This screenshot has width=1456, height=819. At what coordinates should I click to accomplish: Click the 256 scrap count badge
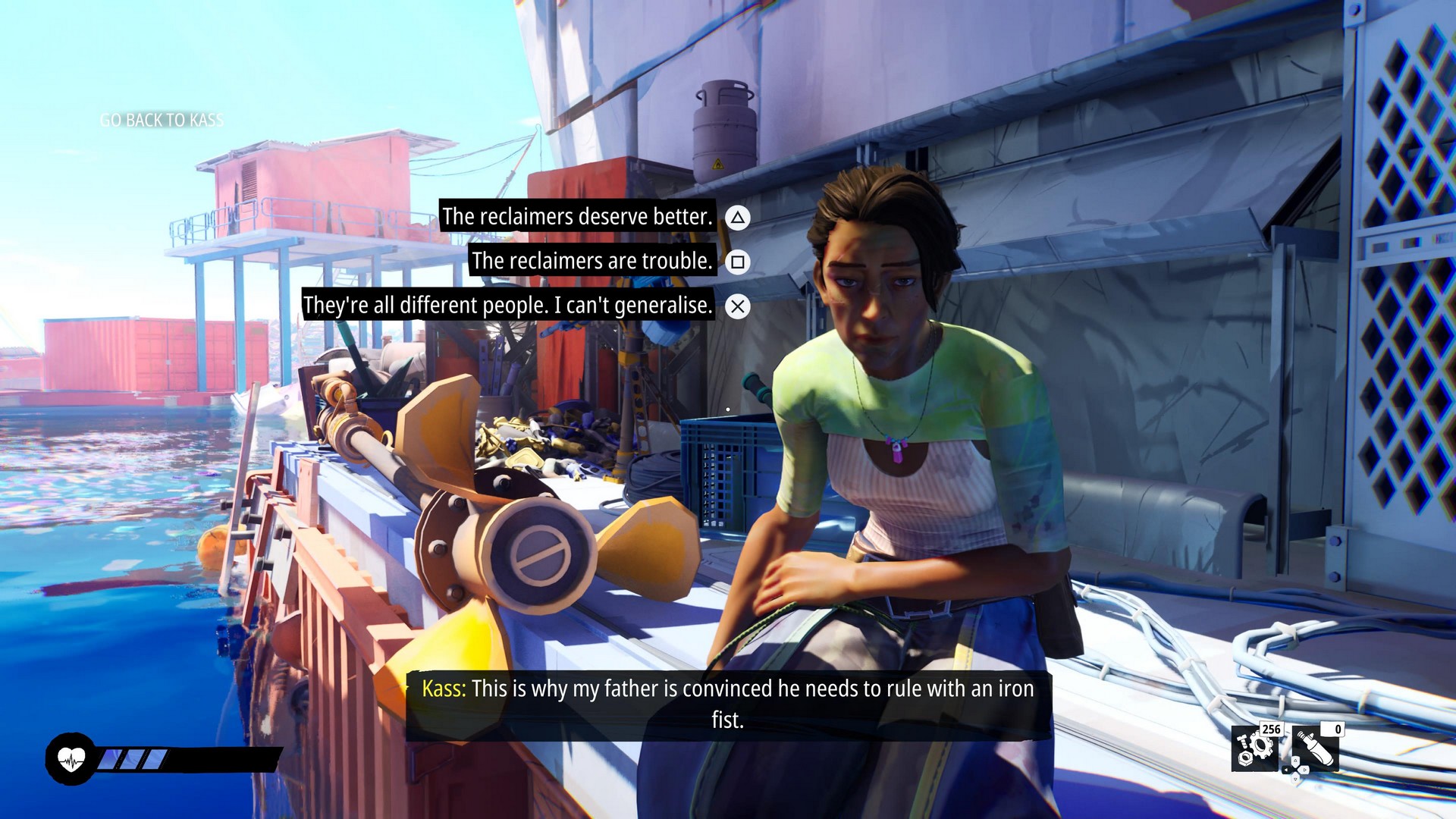1272,731
